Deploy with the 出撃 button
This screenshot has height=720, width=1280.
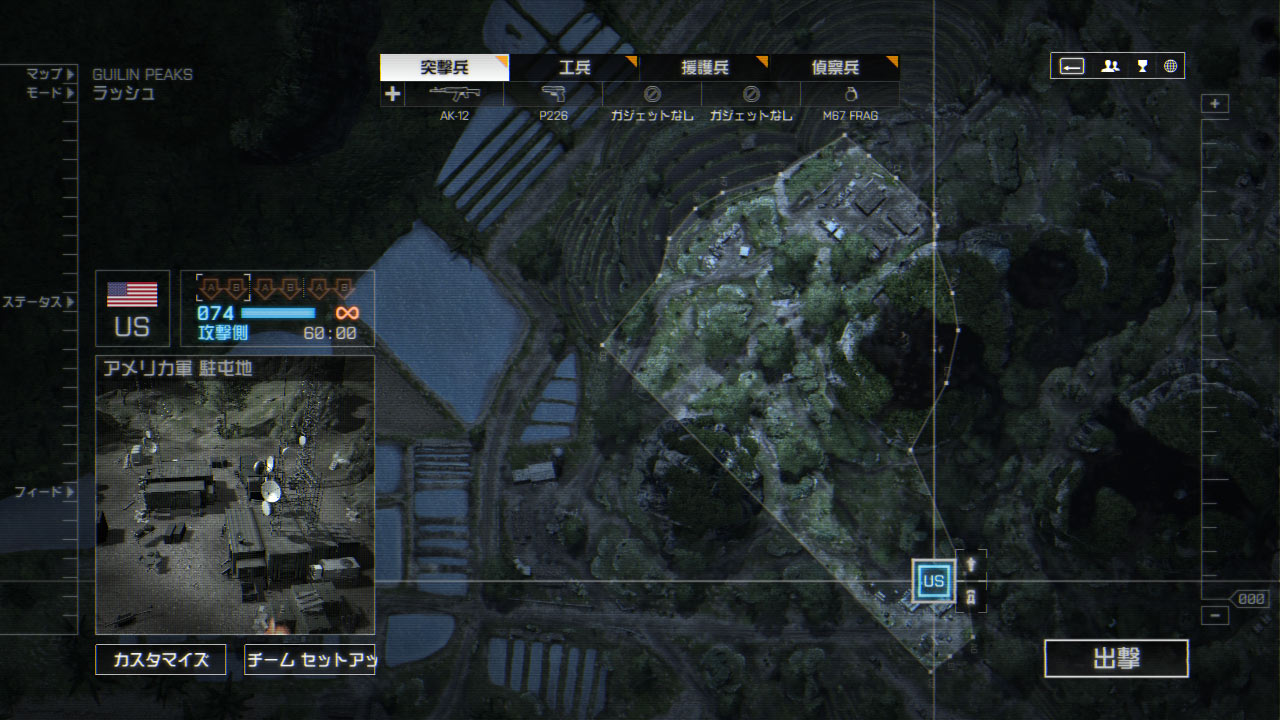click(1116, 659)
